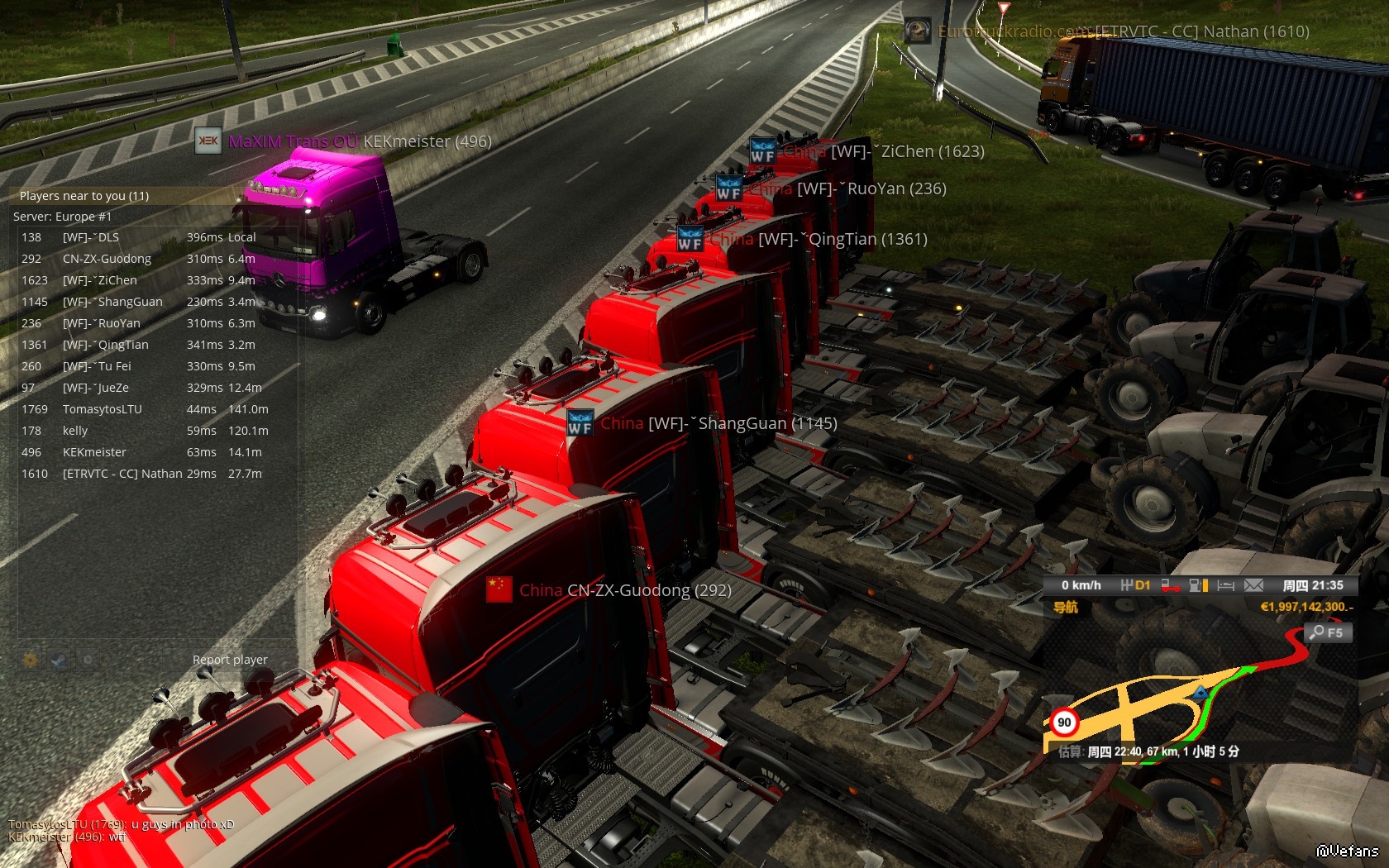
Task: Select [ETRVTC - CC] Nathan list entry
Action: click(x=122, y=474)
